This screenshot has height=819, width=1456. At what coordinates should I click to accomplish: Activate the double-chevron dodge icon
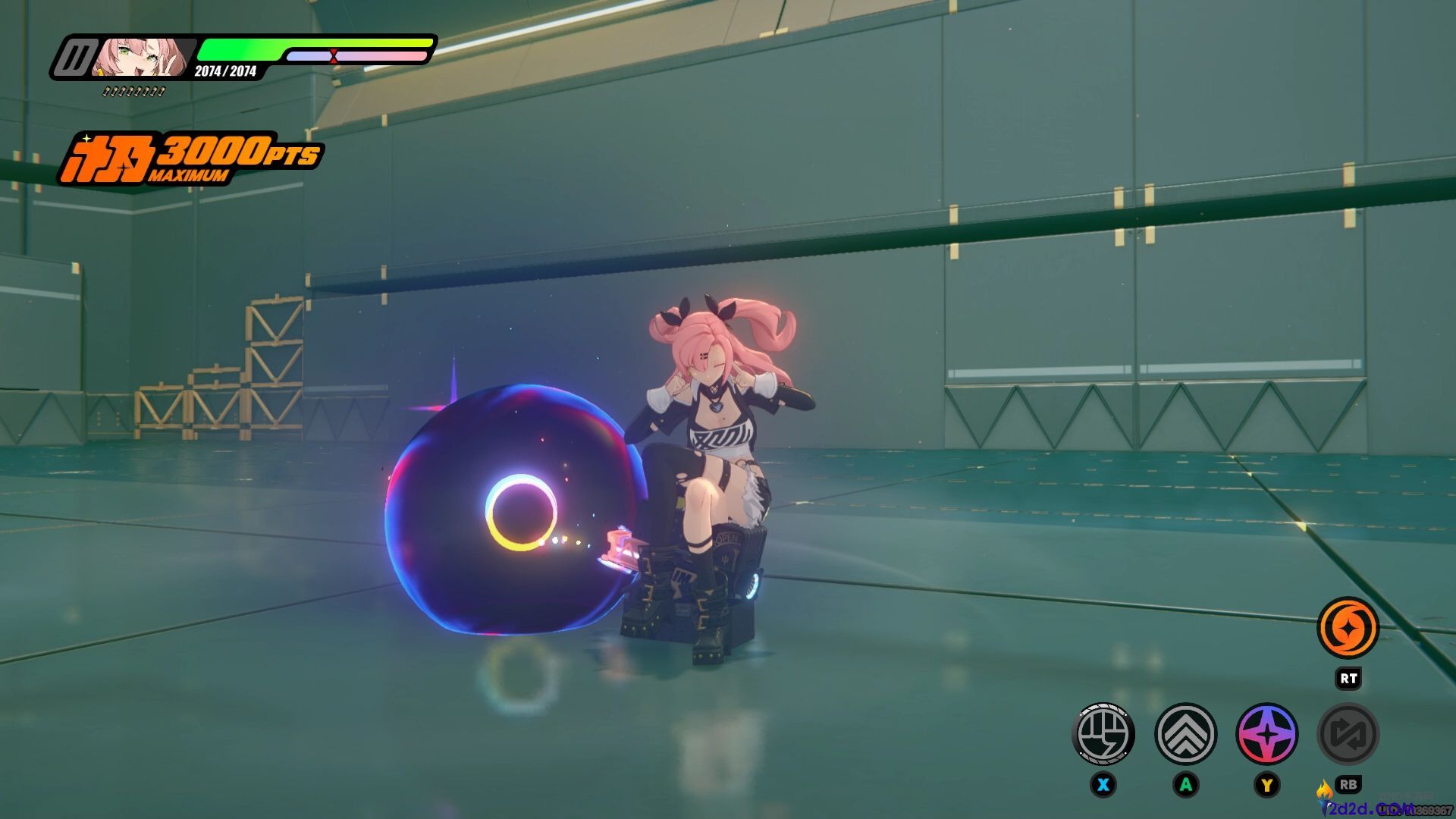pyautogui.click(x=1185, y=734)
